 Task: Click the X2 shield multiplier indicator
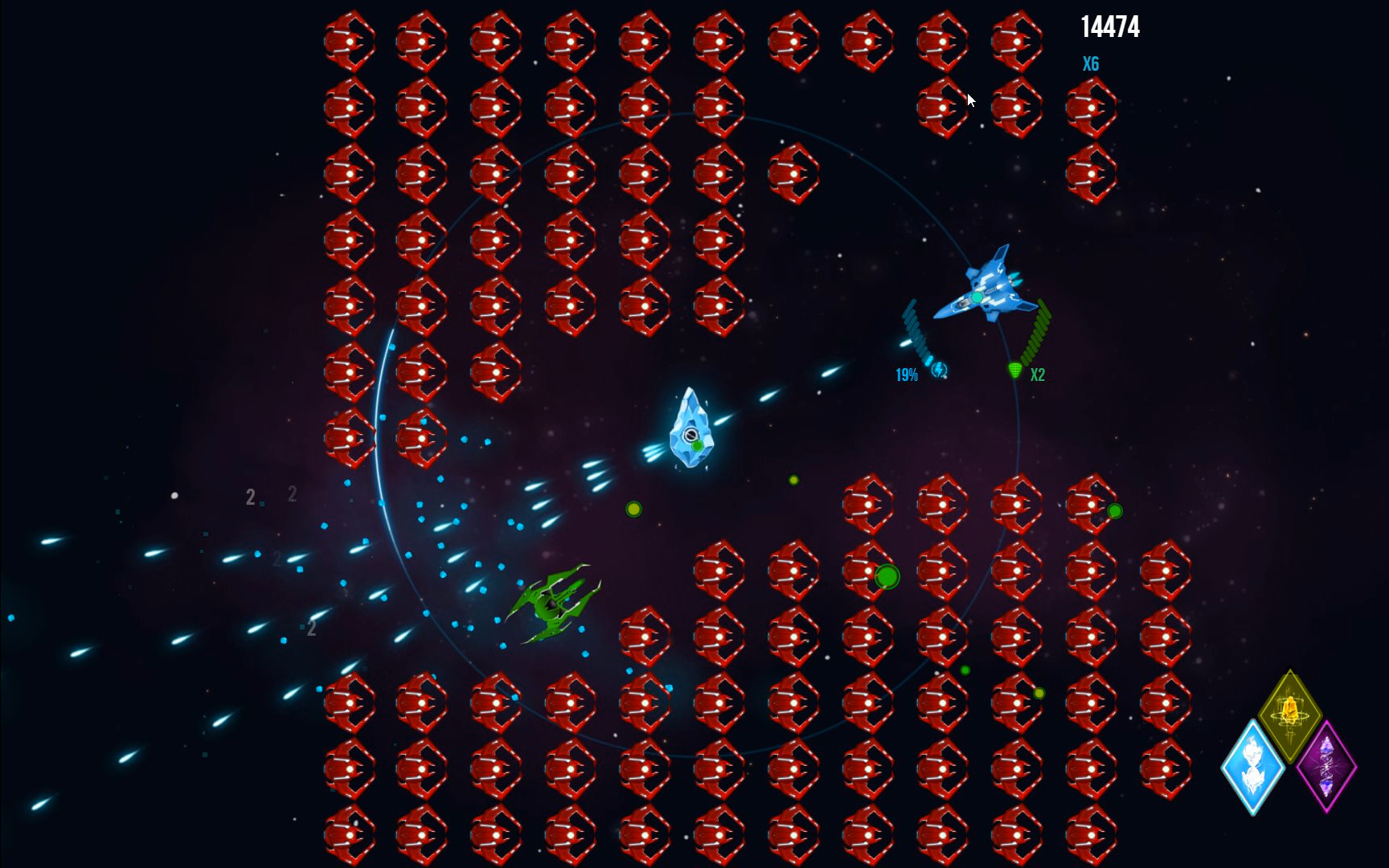click(1037, 375)
